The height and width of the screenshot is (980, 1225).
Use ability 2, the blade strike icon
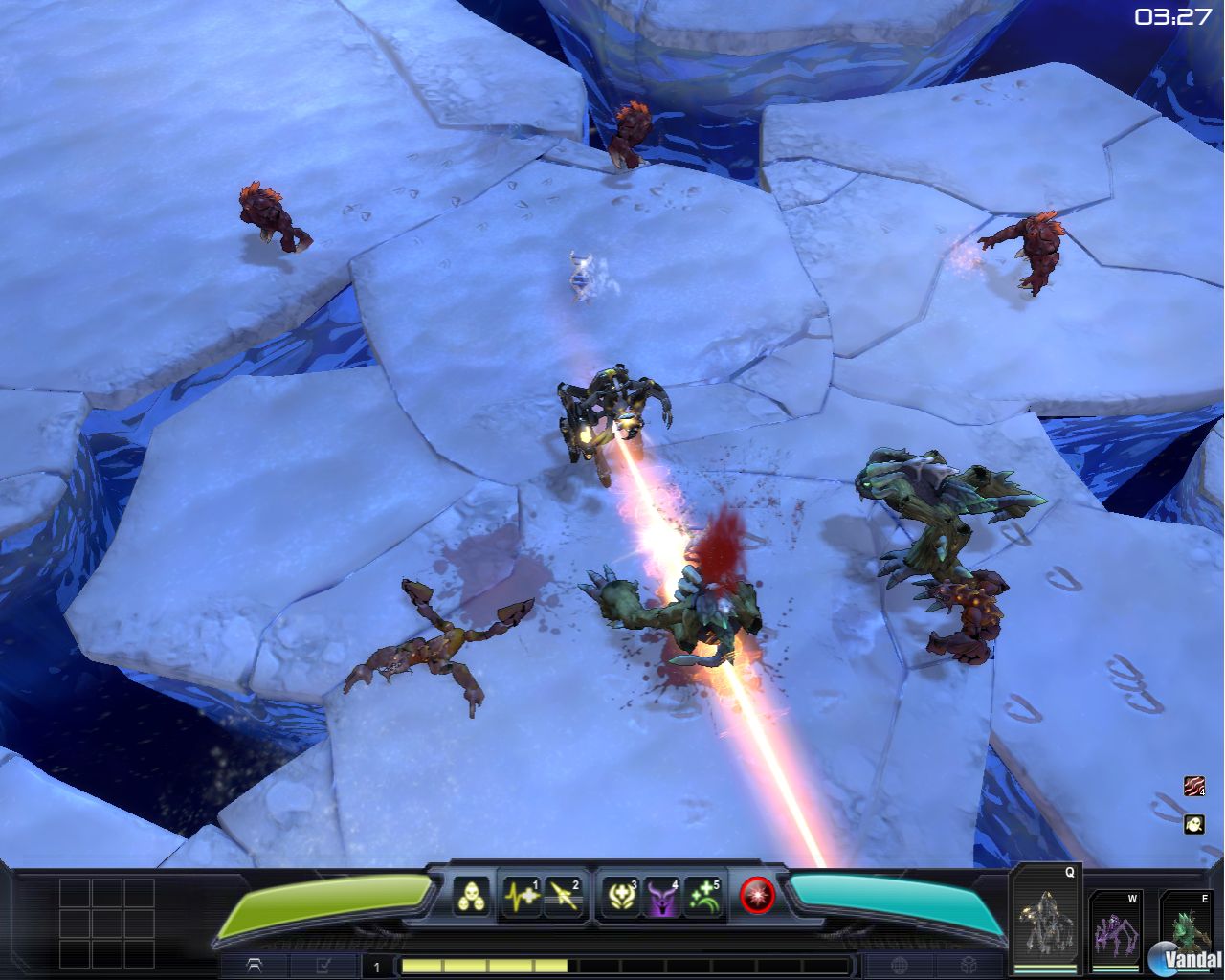[x=563, y=896]
